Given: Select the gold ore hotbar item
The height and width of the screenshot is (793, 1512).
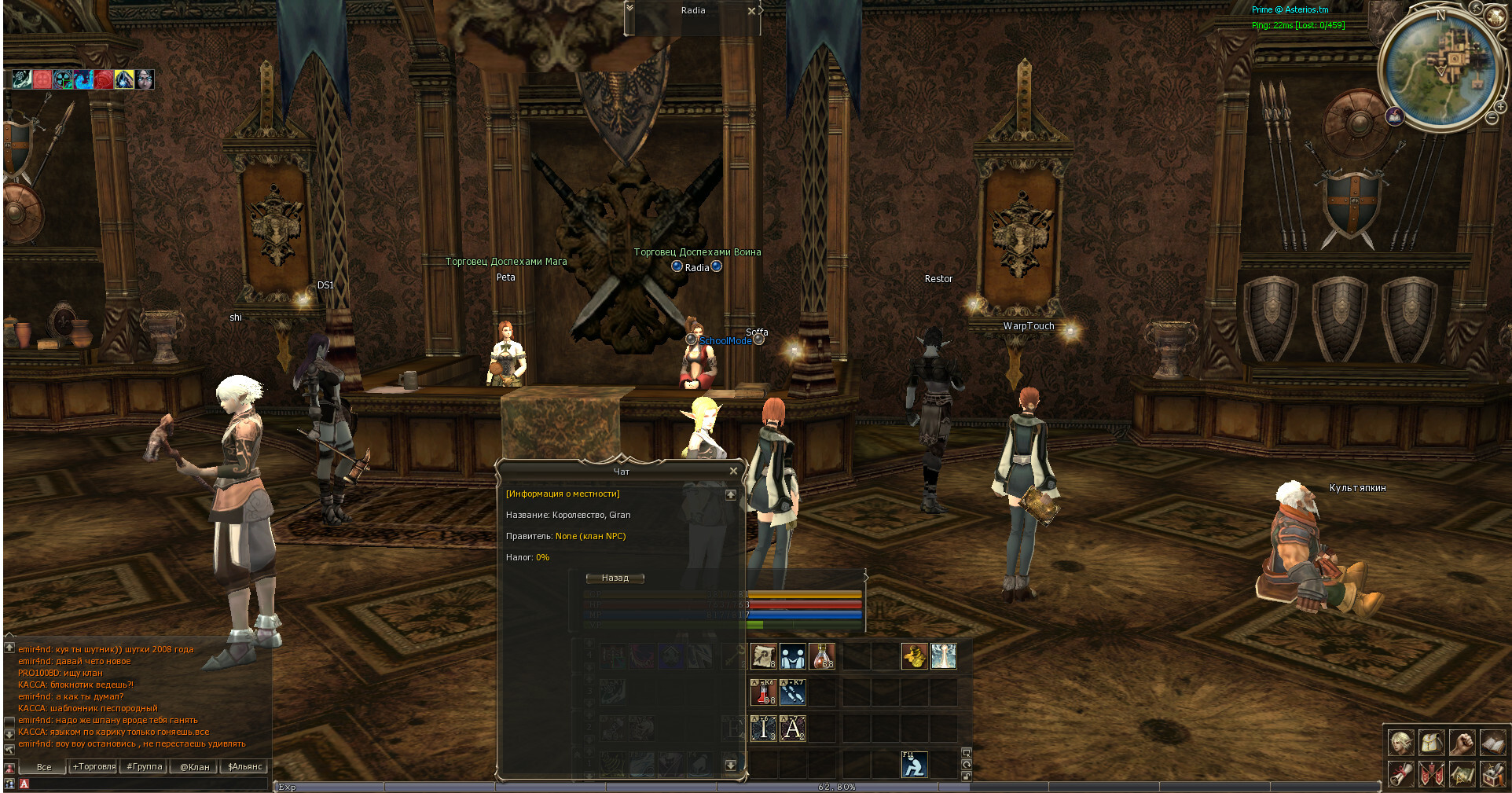Looking at the screenshot, I should tap(914, 655).
